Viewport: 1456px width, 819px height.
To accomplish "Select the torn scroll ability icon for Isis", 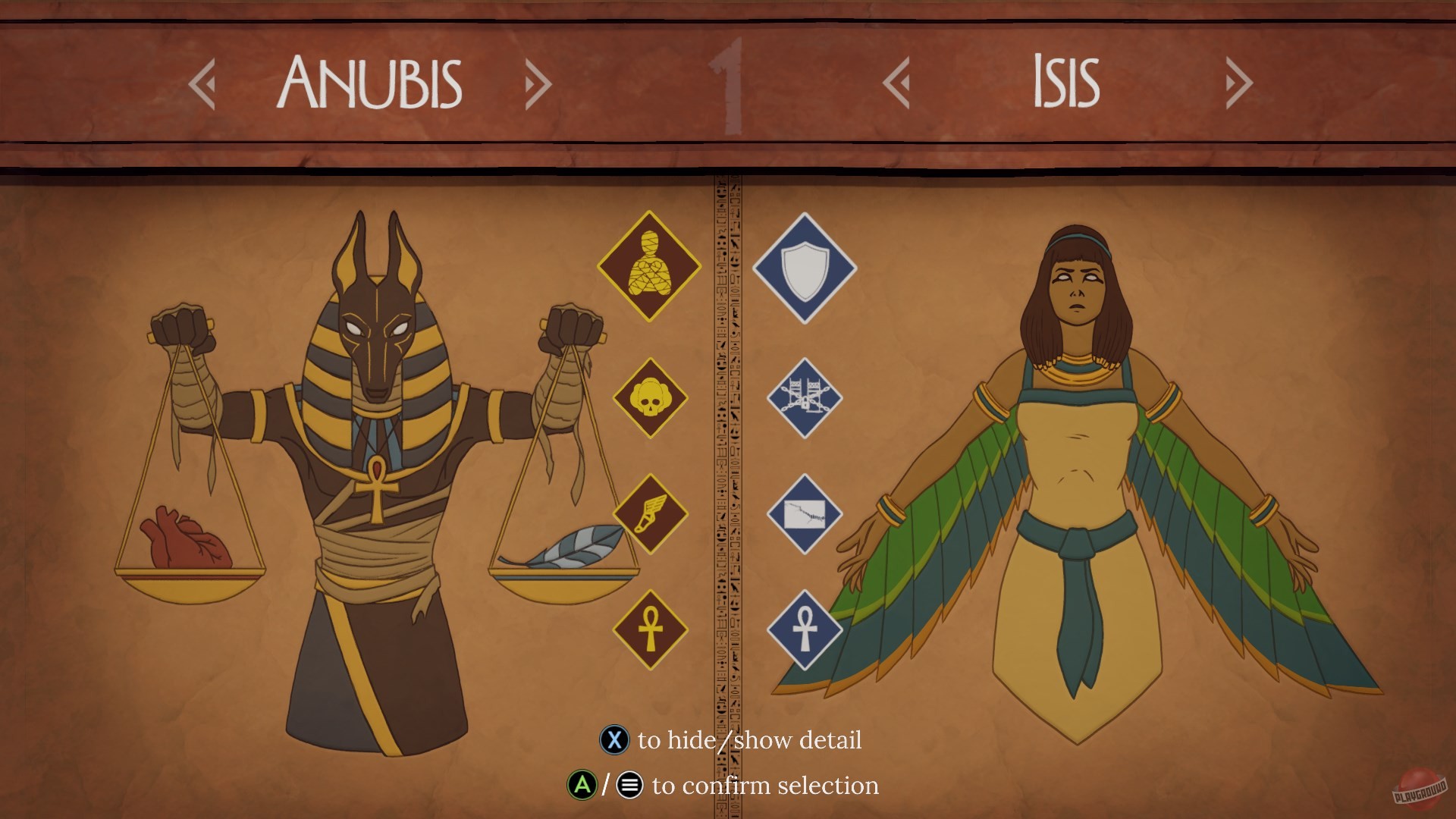I will pyautogui.click(x=804, y=513).
